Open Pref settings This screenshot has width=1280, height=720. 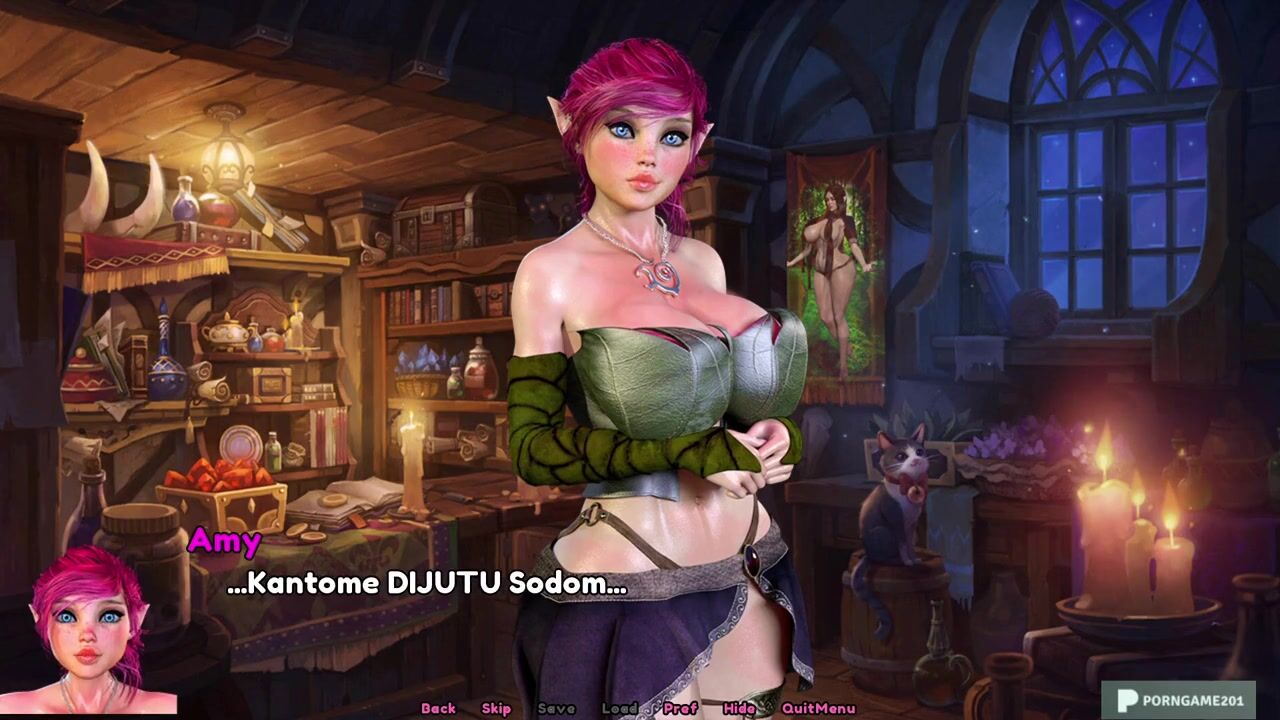(x=680, y=708)
